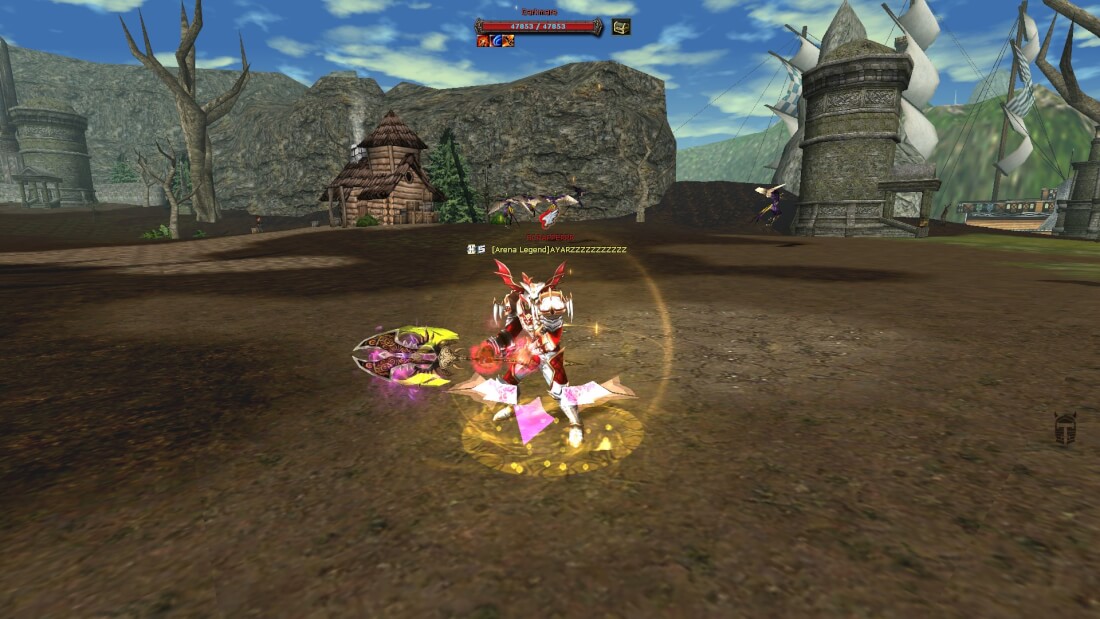Open the treasure chest icon beside the target bar
Image resolution: width=1100 pixels, height=619 pixels.
[x=621, y=27]
